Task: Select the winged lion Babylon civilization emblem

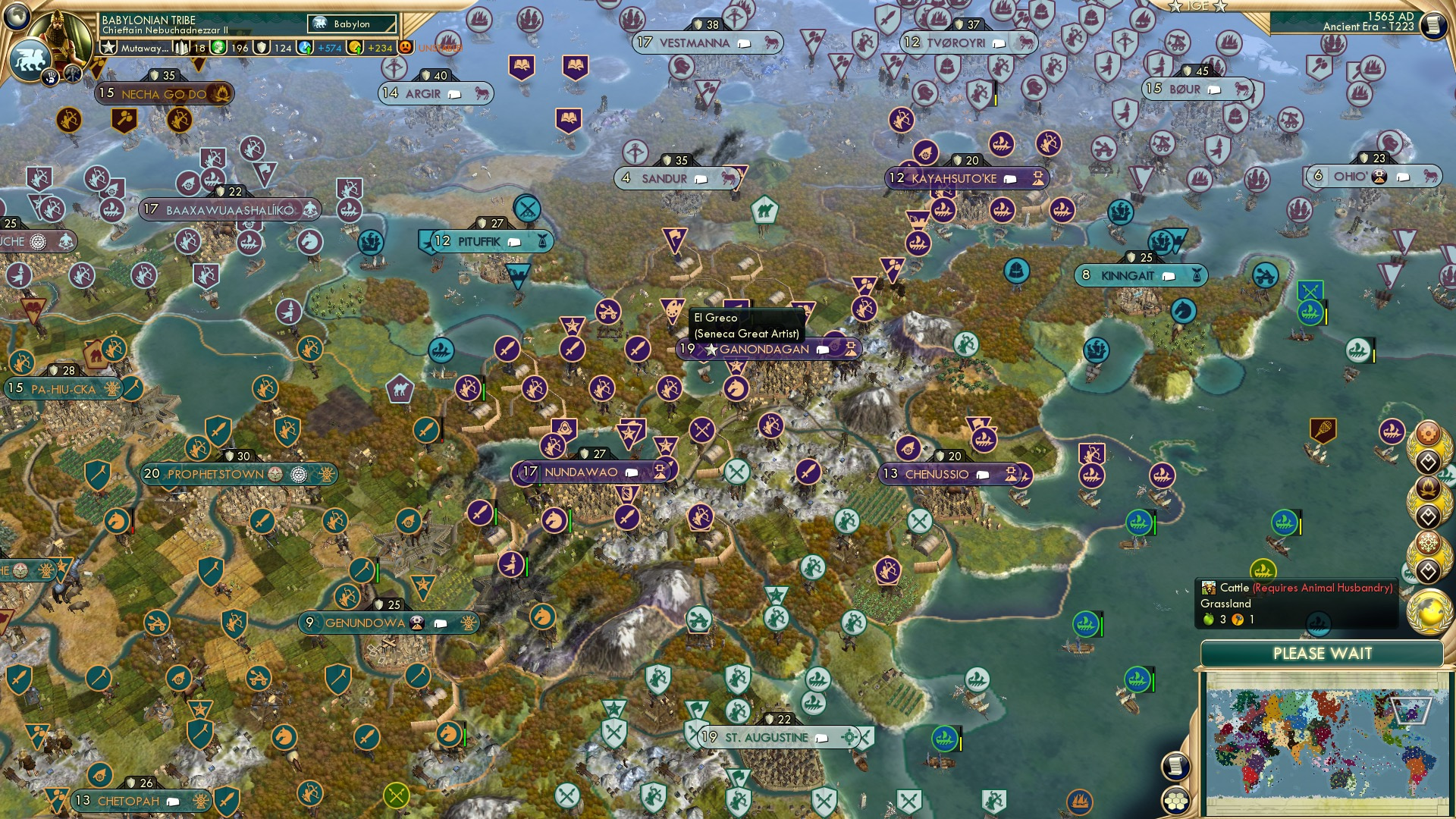Action: coord(29,59)
